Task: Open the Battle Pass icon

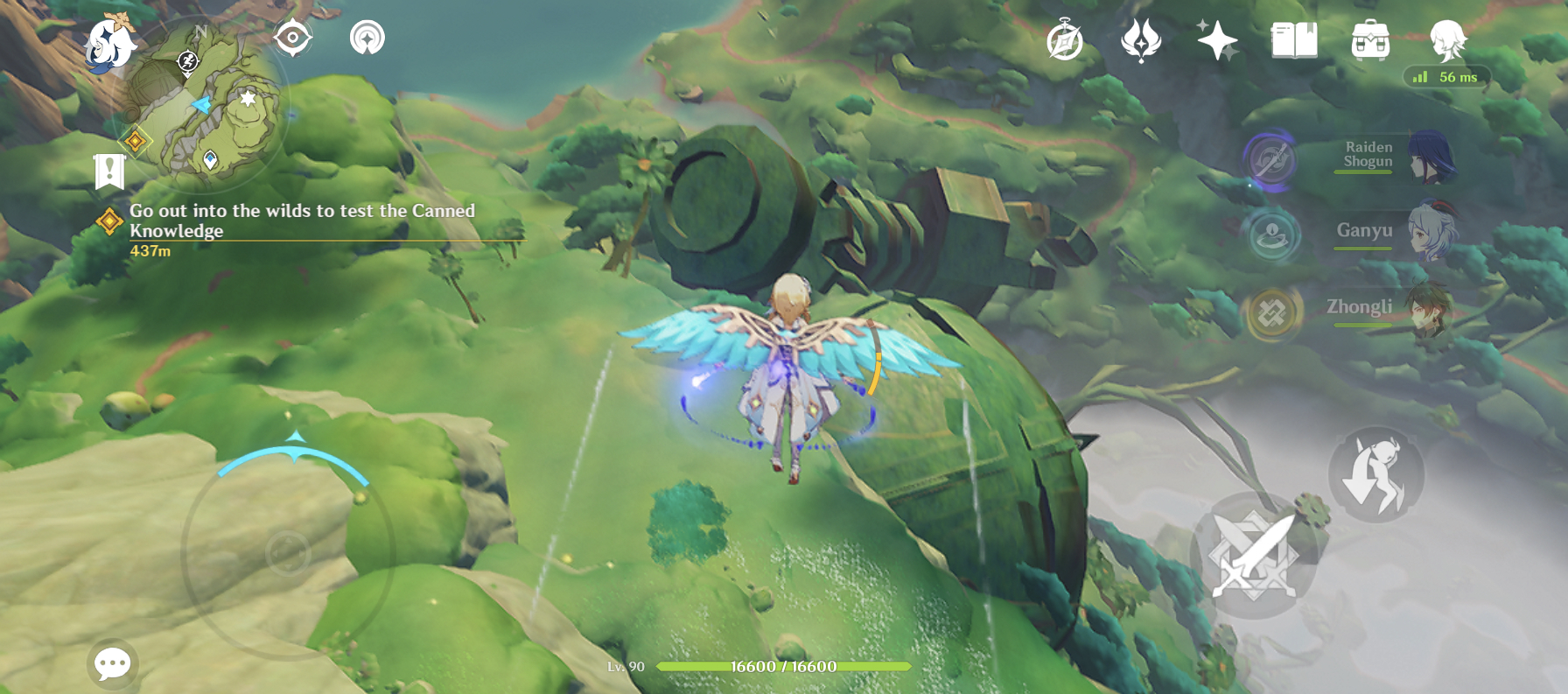Action: (1141, 40)
